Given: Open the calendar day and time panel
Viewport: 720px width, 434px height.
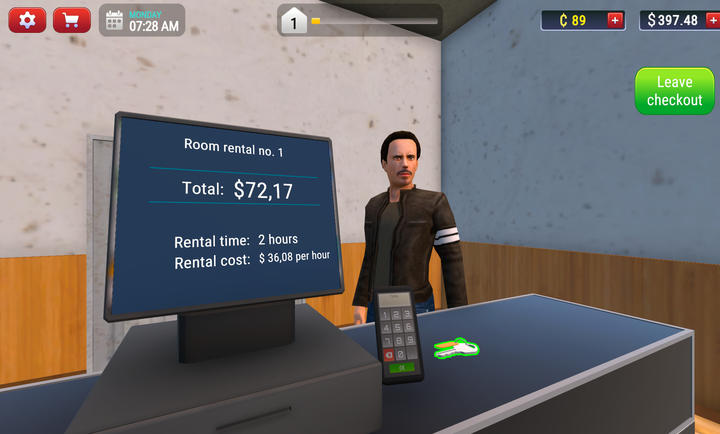Looking at the screenshot, I should (x=141, y=20).
